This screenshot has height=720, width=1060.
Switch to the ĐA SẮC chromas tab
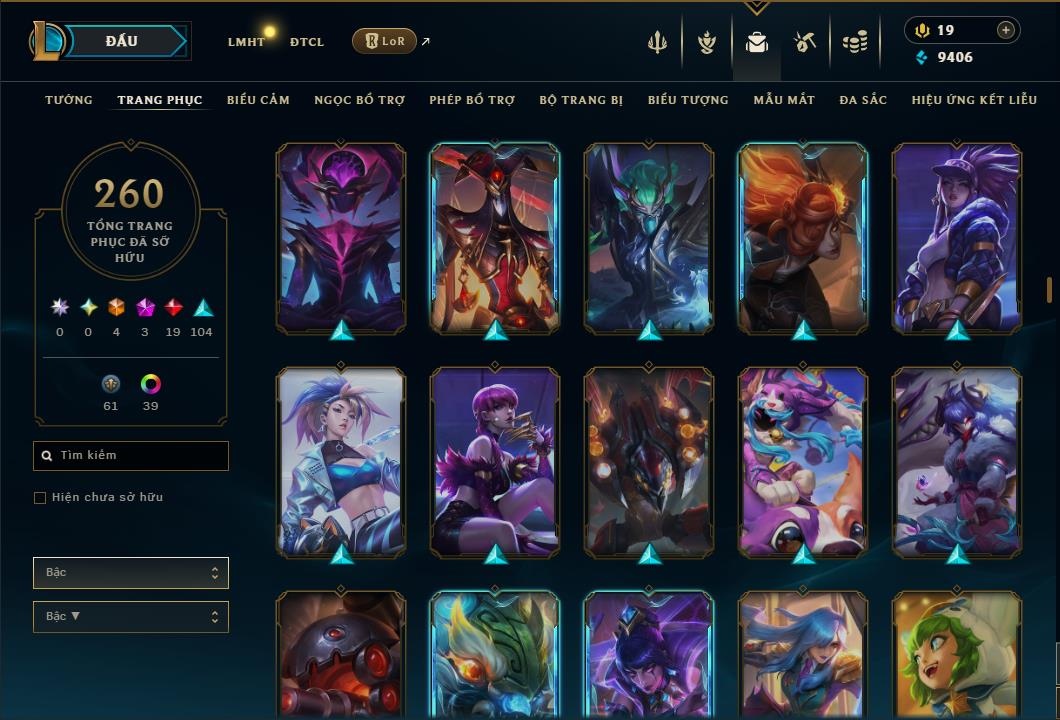click(863, 100)
